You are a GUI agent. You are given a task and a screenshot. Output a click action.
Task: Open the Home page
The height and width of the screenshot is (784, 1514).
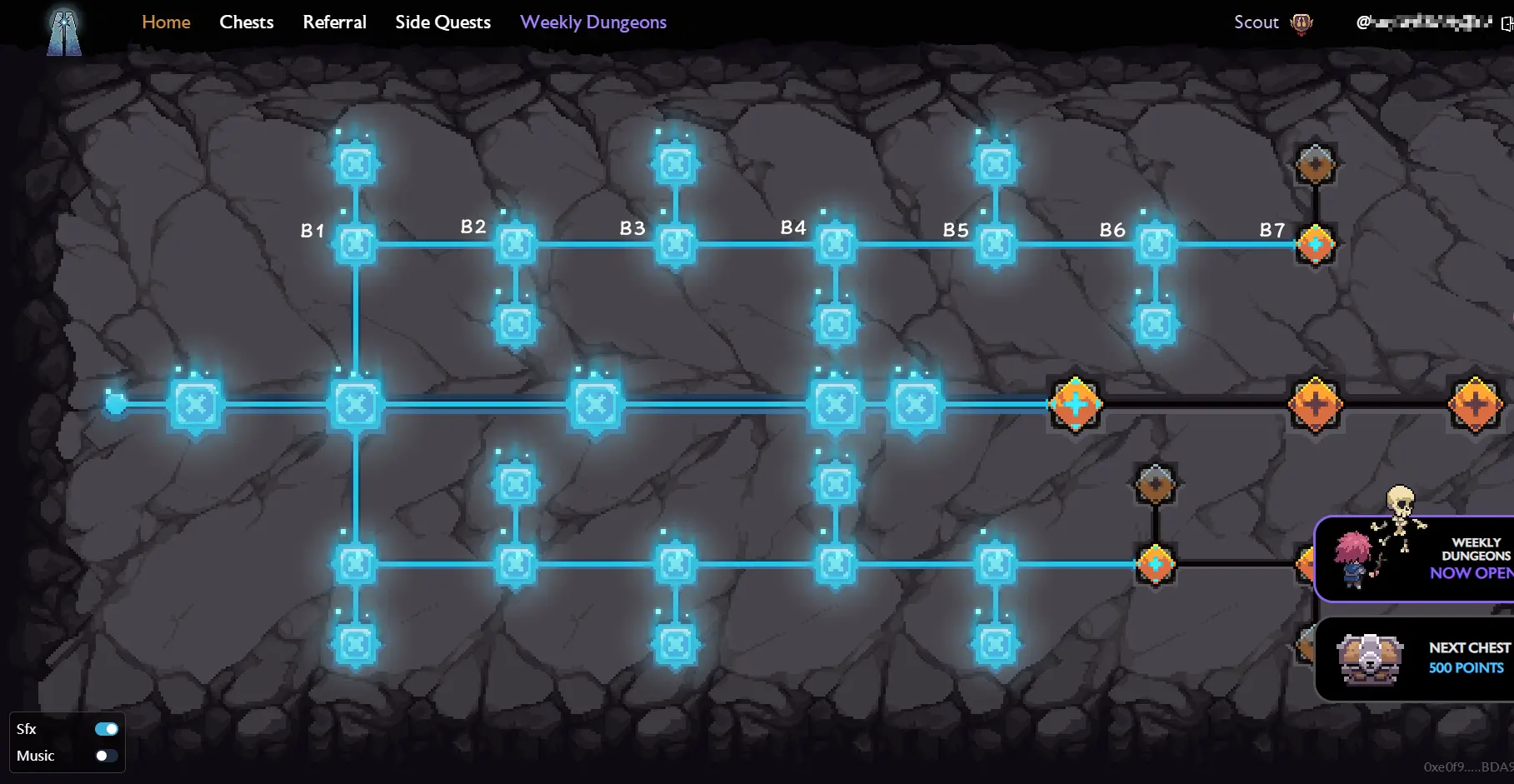click(x=166, y=22)
